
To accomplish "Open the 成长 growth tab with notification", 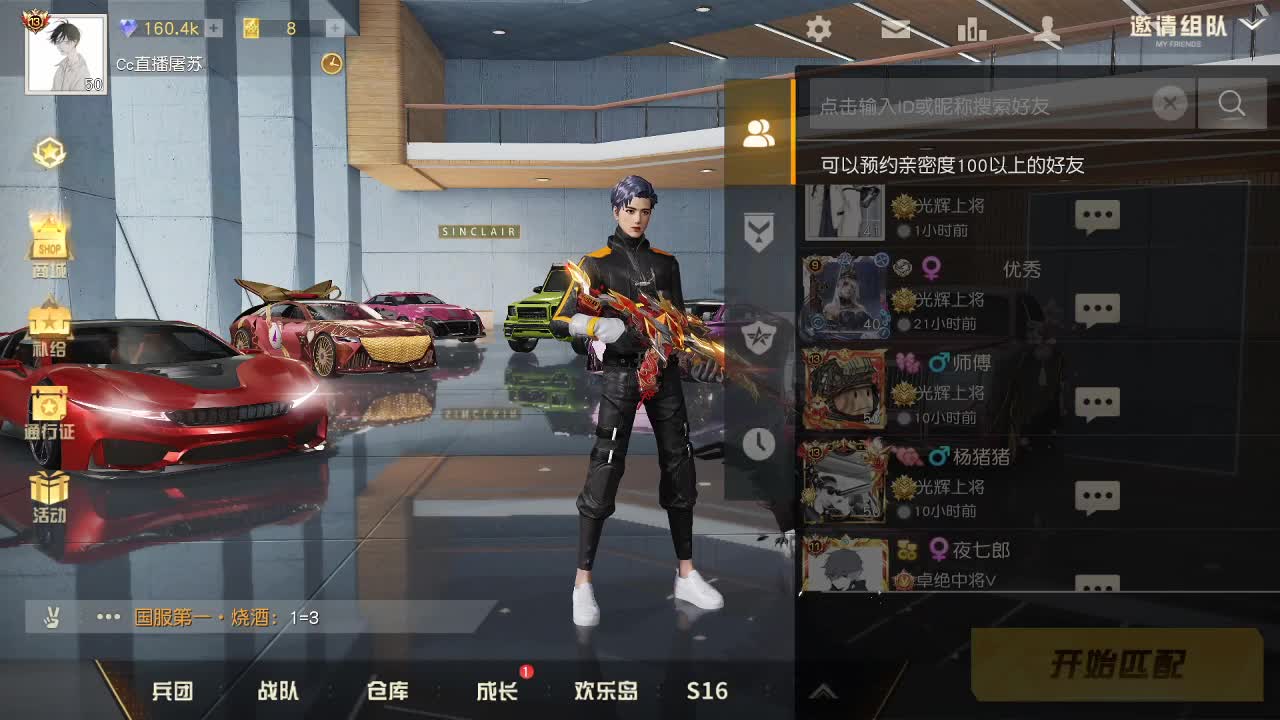I will (494, 691).
